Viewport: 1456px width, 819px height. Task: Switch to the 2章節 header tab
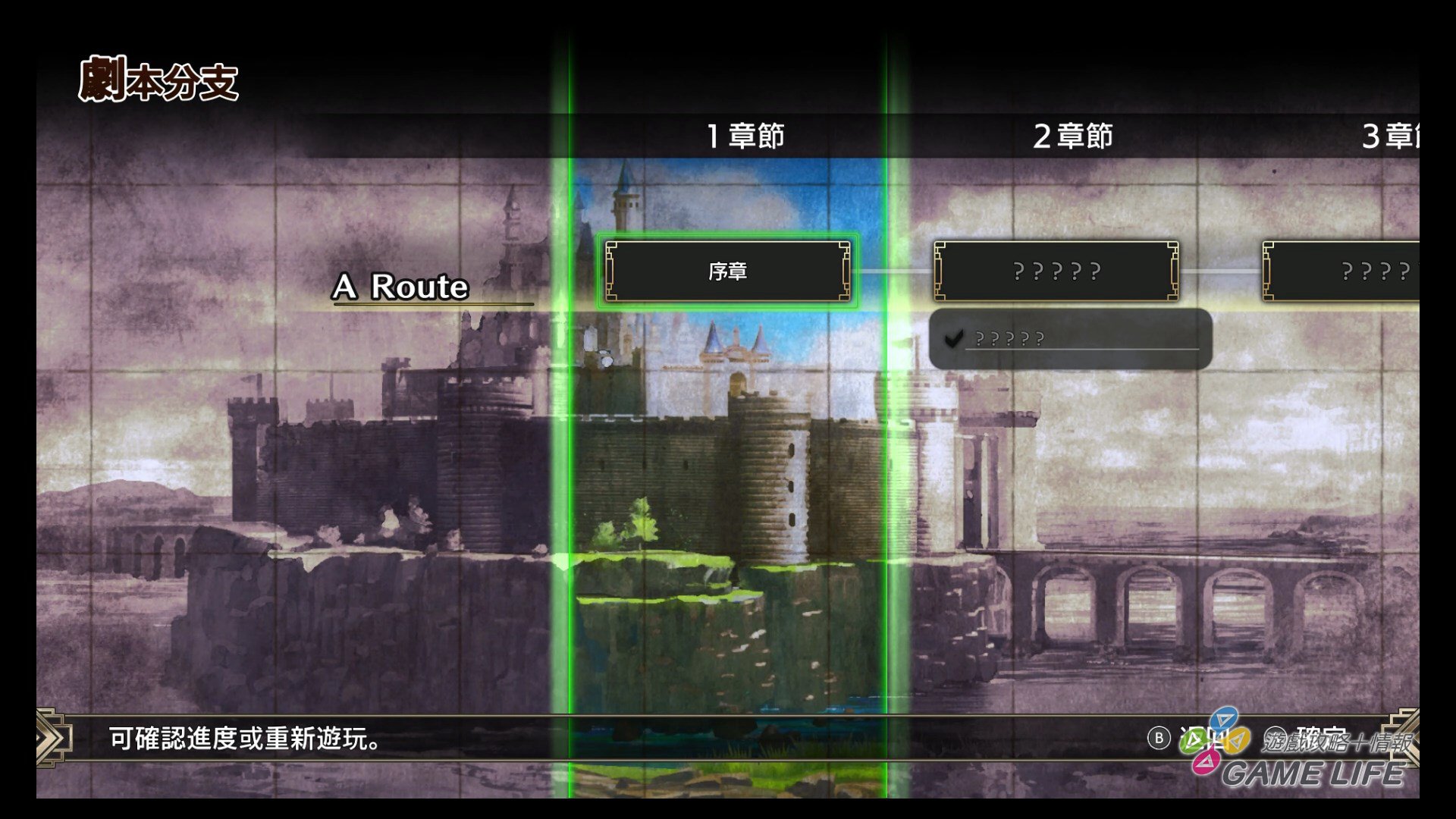click(x=1072, y=136)
